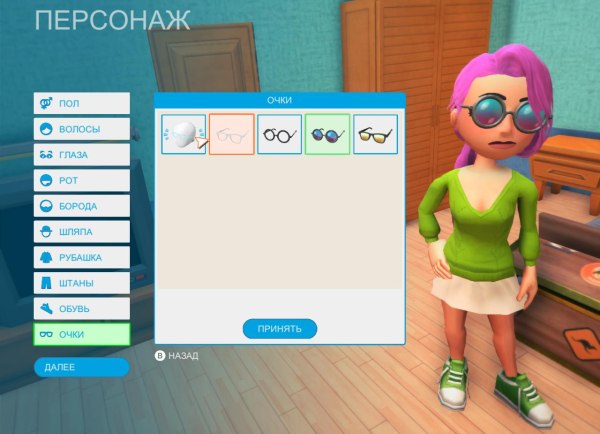Image resolution: width=600 pixels, height=434 pixels.
Task: Open the БОРОДА beard category
Action: [82, 206]
